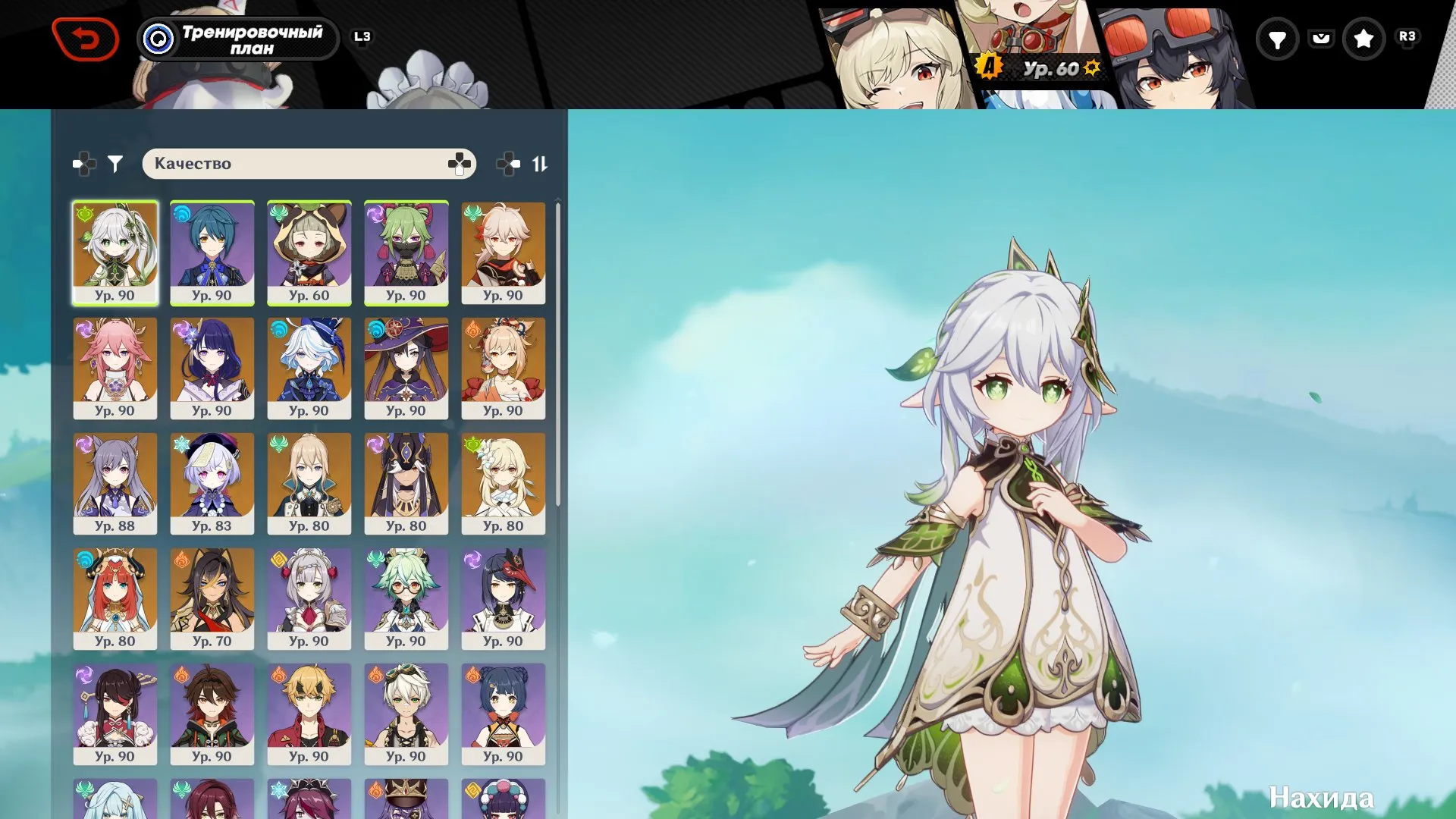Open the filter funnel icon beside the Качество bar
This screenshot has width=1456, height=819.
tap(114, 162)
